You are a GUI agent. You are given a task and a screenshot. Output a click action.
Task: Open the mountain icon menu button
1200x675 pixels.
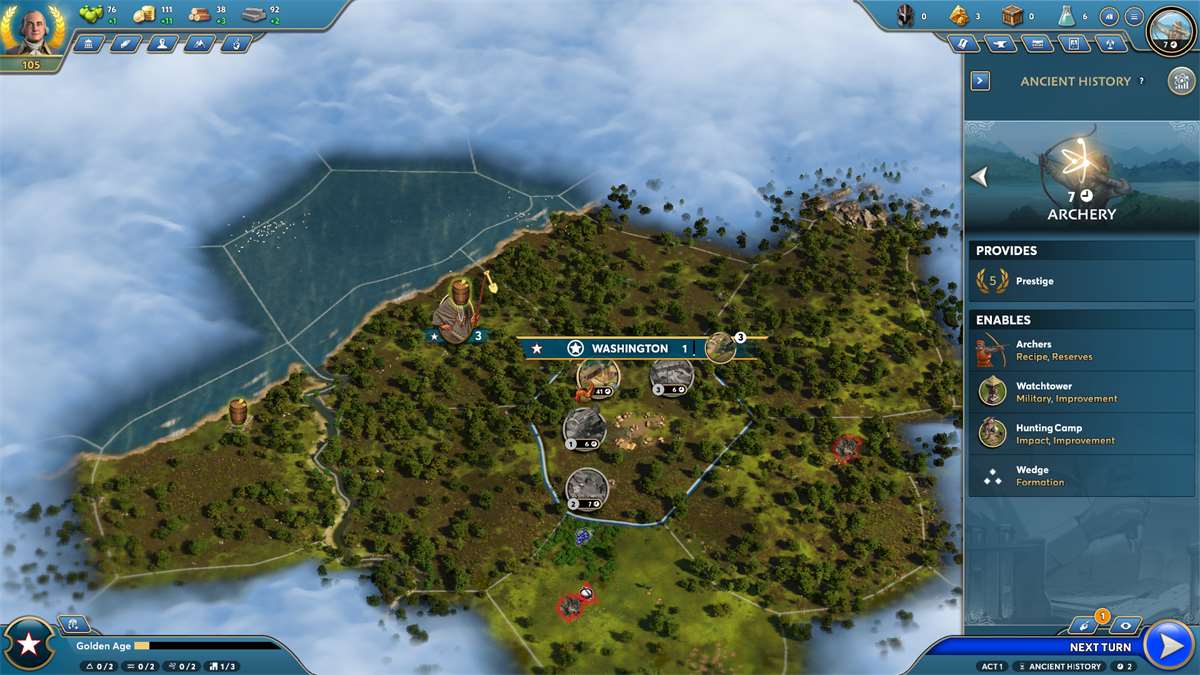point(198,44)
